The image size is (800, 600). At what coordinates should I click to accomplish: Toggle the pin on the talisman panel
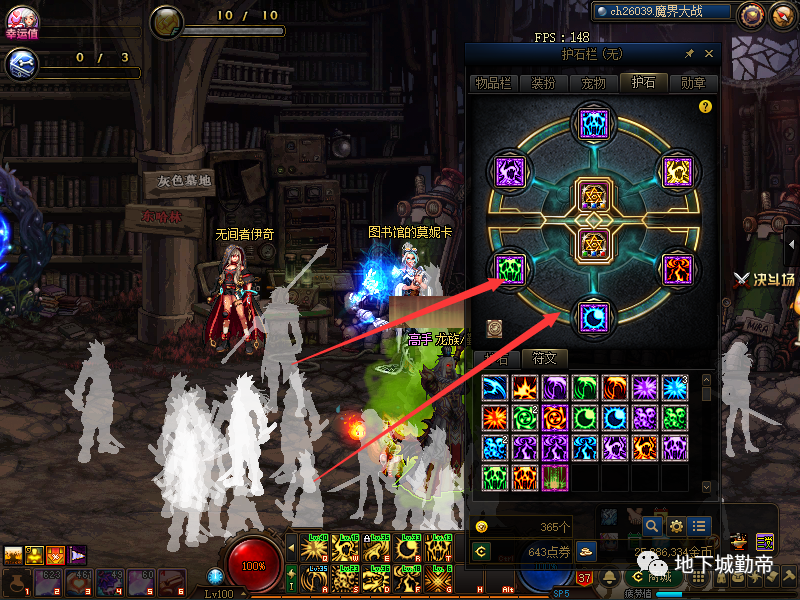click(689, 54)
